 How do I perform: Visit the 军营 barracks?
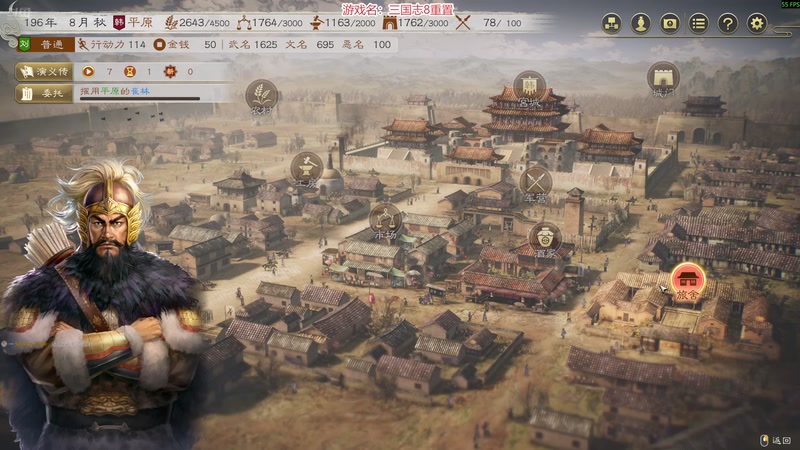pos(536,183)
